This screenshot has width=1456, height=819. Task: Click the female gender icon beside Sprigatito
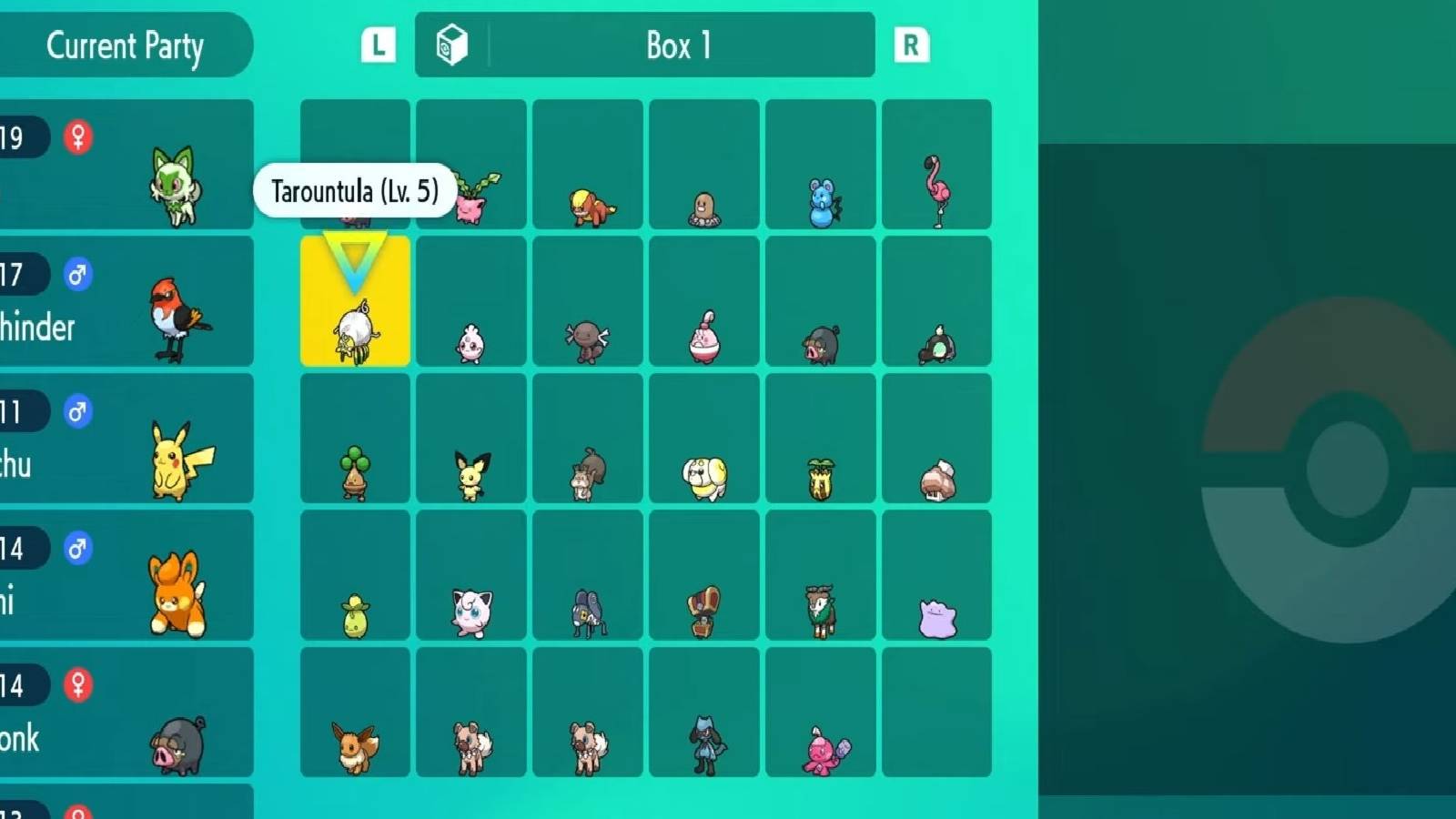pyautogui.click(x=76, y=138)
